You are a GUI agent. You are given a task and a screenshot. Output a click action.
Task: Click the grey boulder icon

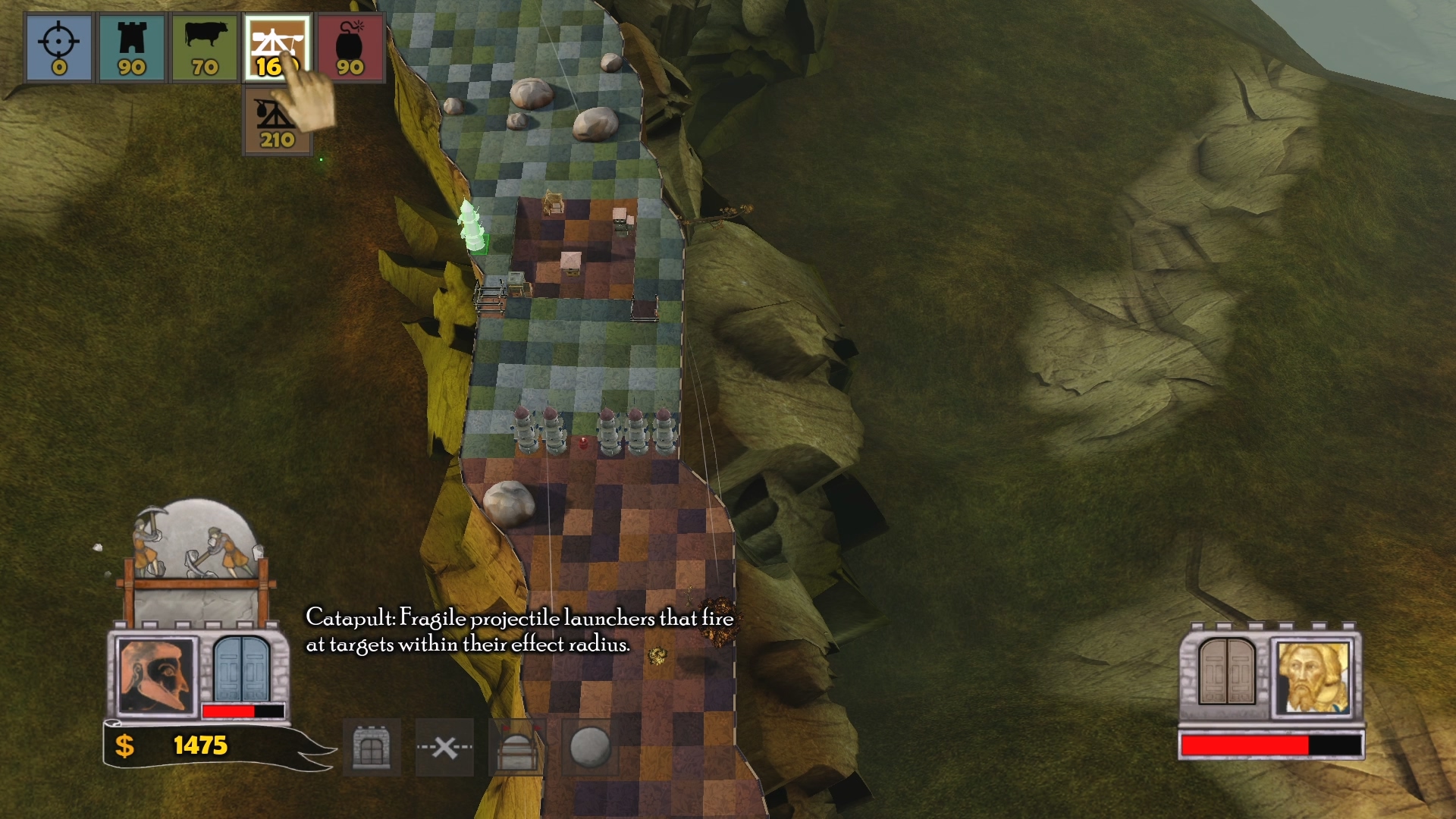pos(590,748)
